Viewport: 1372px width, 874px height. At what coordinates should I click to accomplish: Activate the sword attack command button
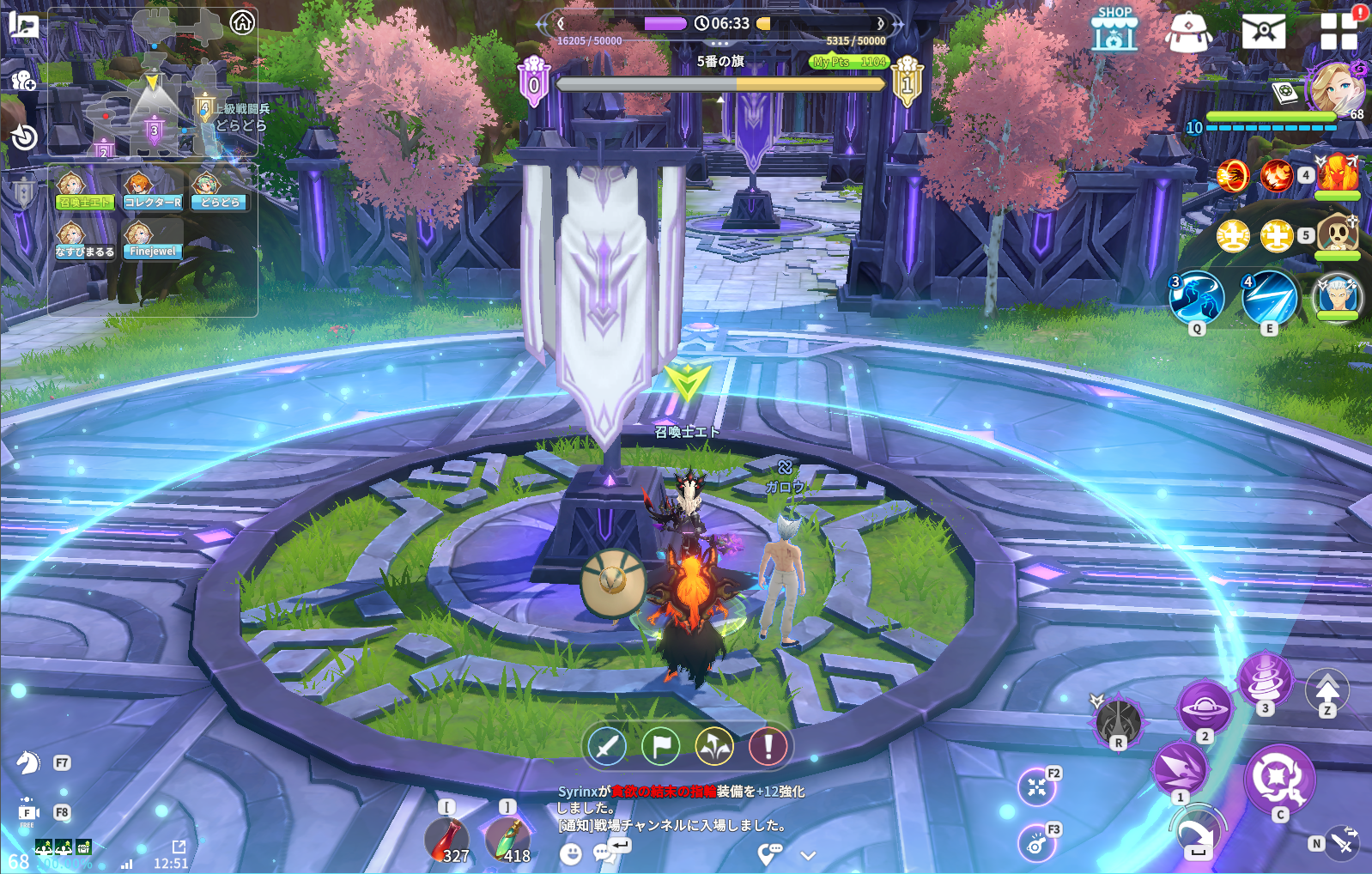pyautogui.click(x=607, y=746)
